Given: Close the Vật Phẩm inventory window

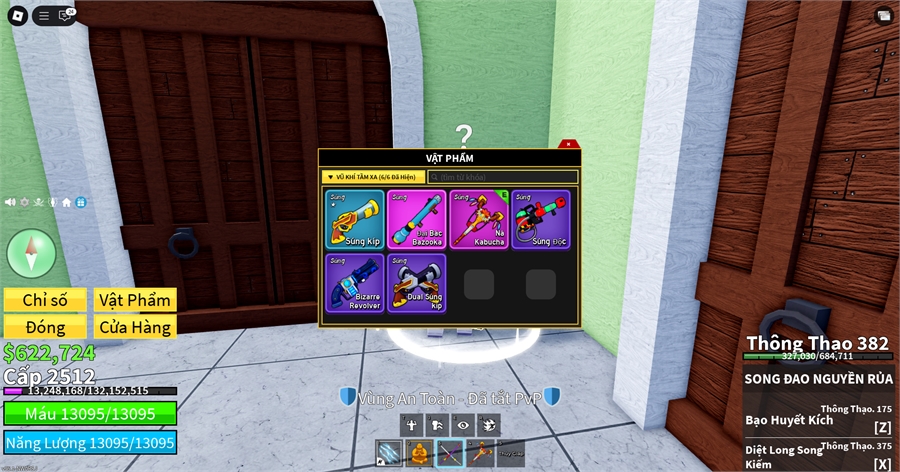Looking at the screenshot, I should (x=567, y=145).
